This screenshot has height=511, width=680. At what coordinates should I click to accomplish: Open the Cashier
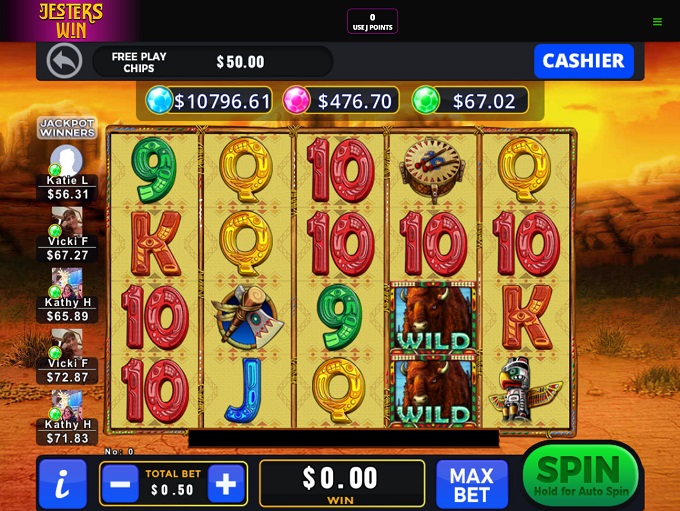[583, 61]
